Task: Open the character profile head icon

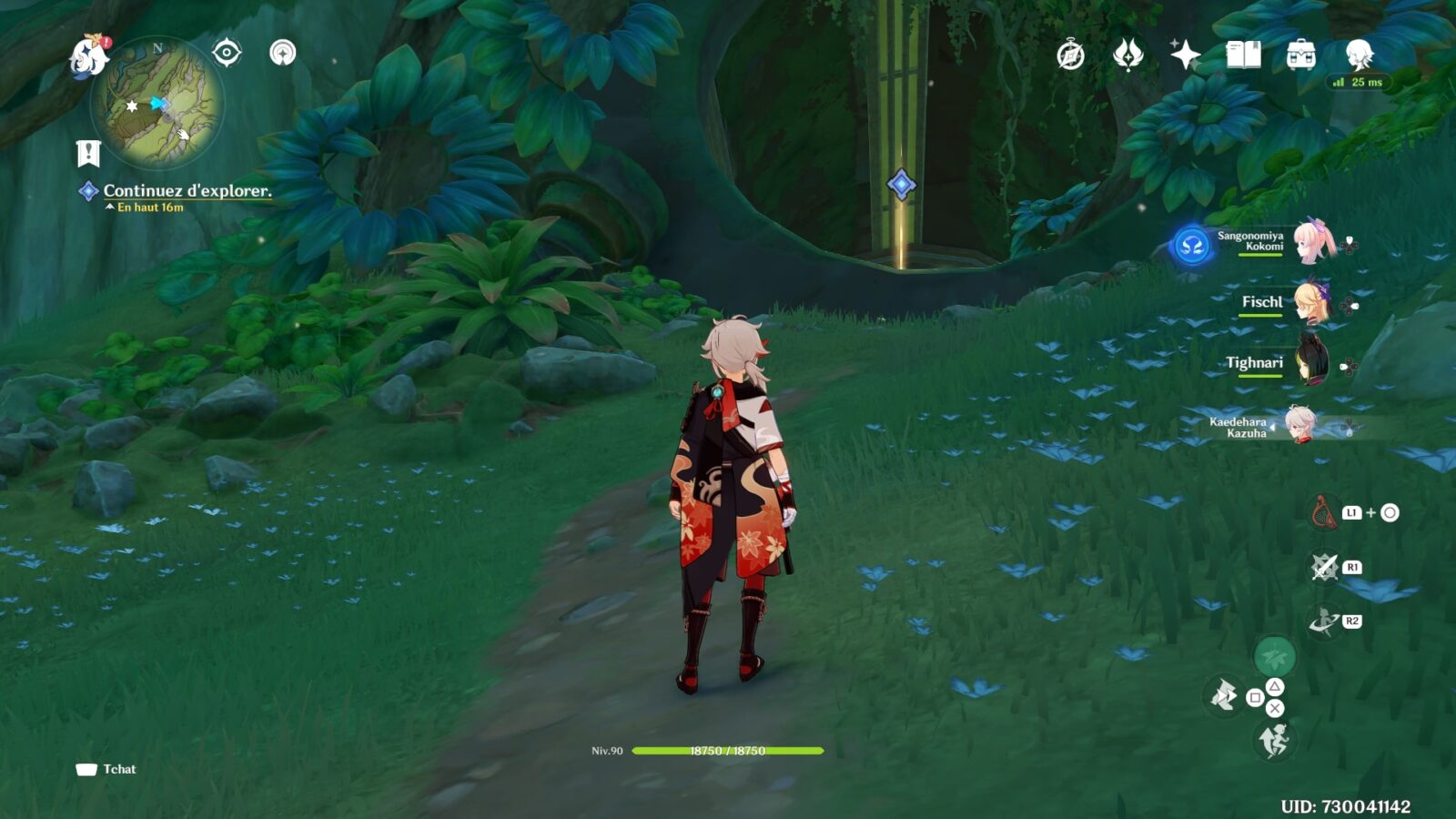Action: tap(1359, 56)
